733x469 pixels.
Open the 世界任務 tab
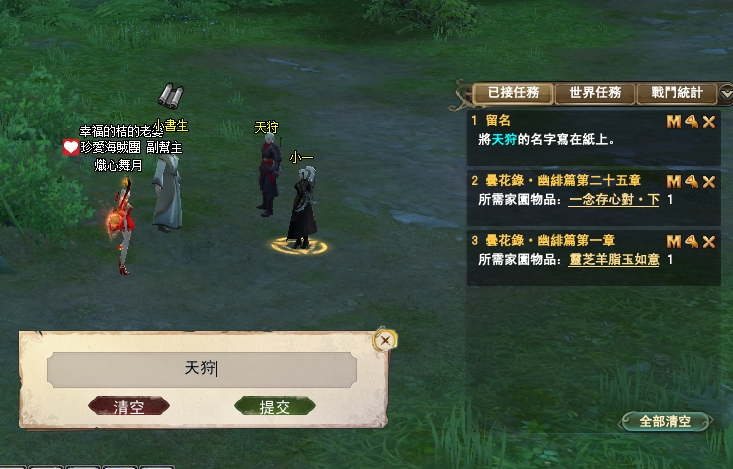click(594, 93)
